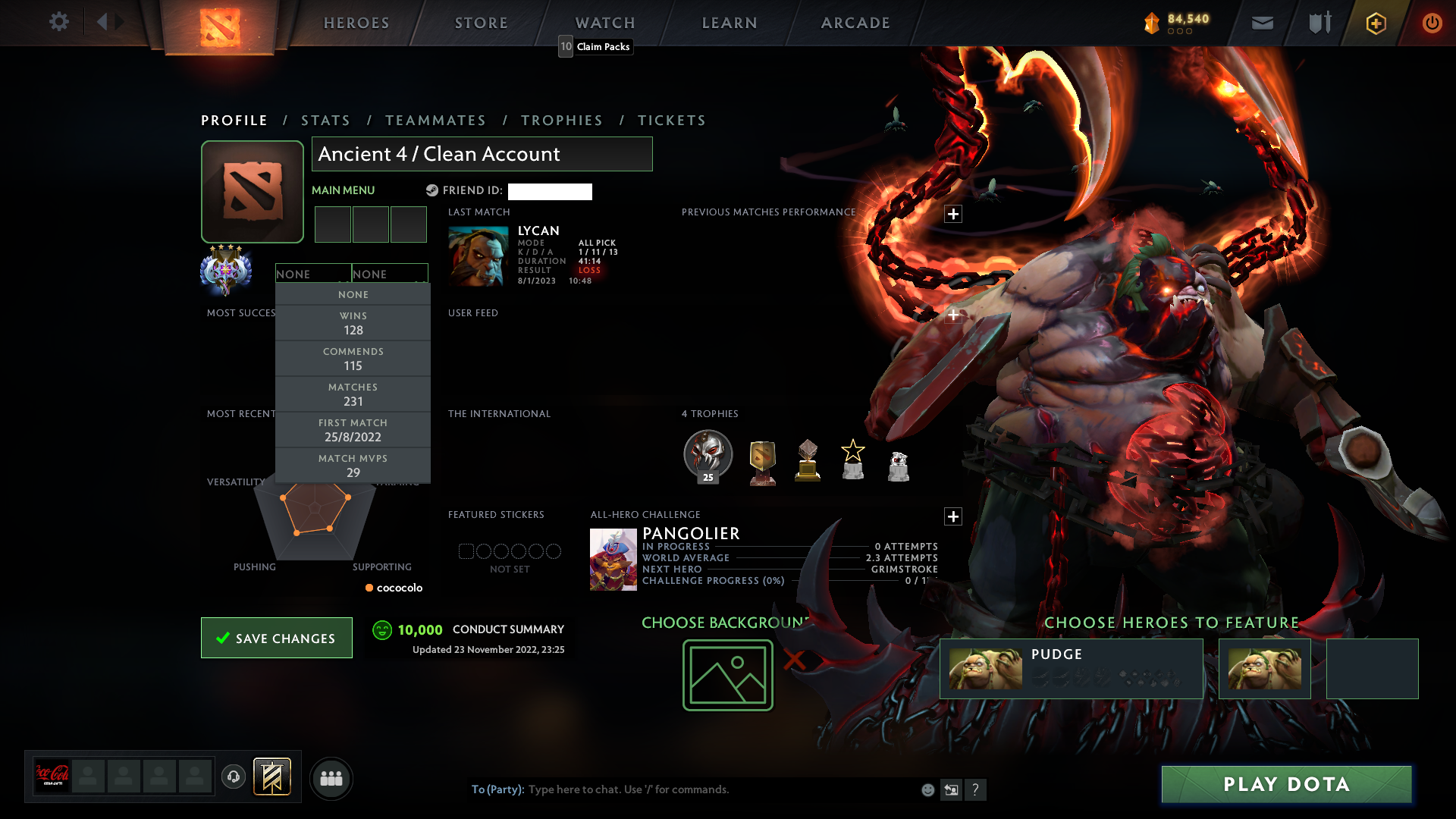The height and width of the screenshot is (819, 1456).
Task: Open the friends list people icon
Action: (331, 778)
